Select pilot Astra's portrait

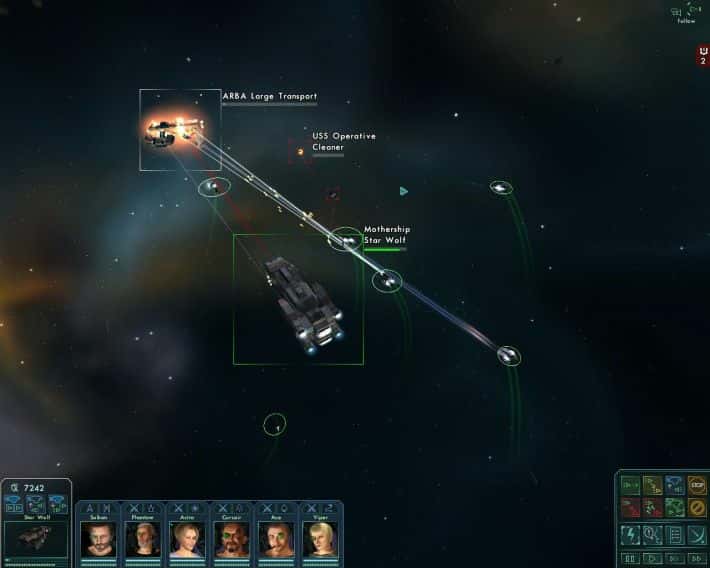pos(187,539)
